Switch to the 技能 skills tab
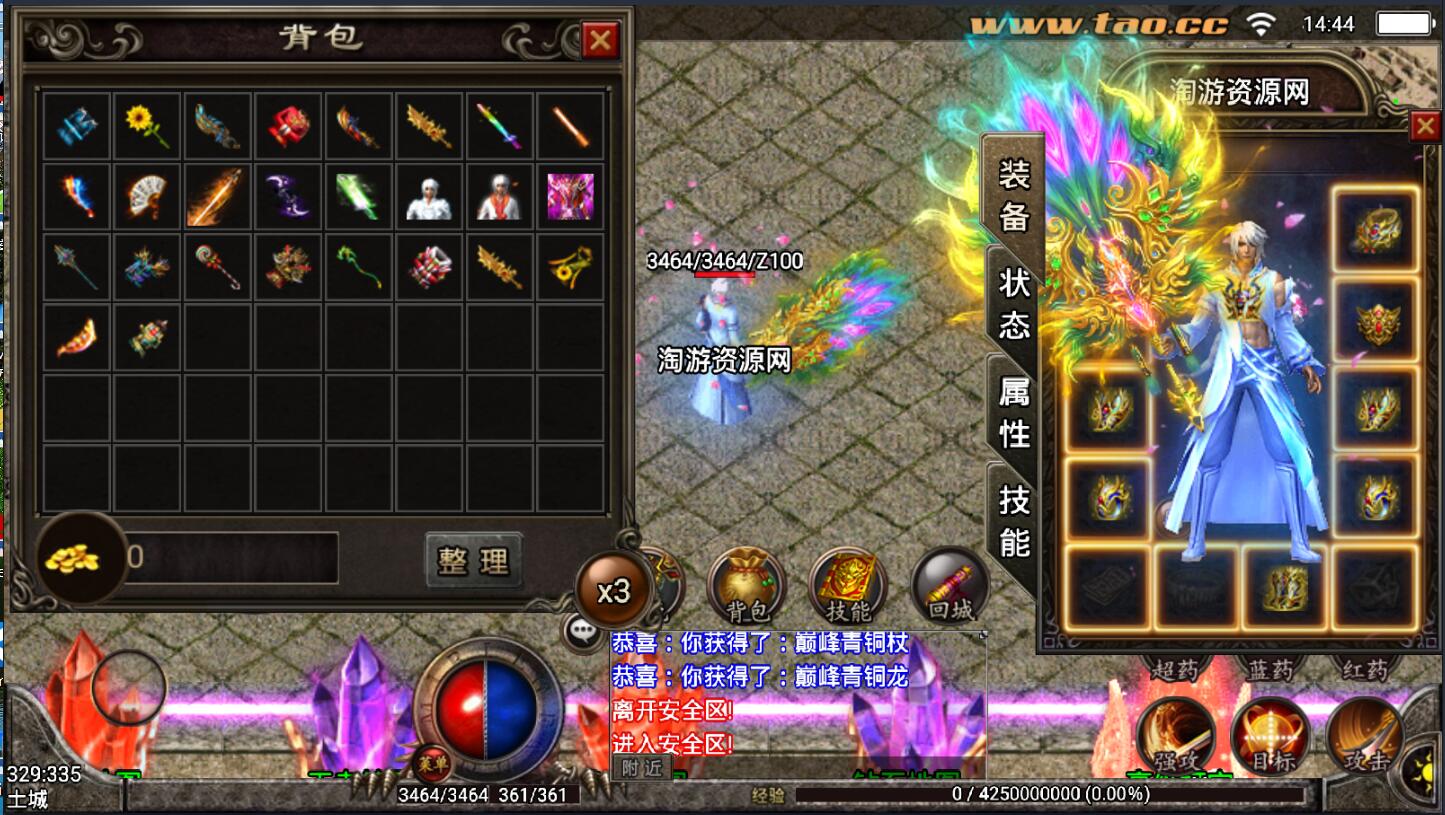 [x=1013, y=520]
